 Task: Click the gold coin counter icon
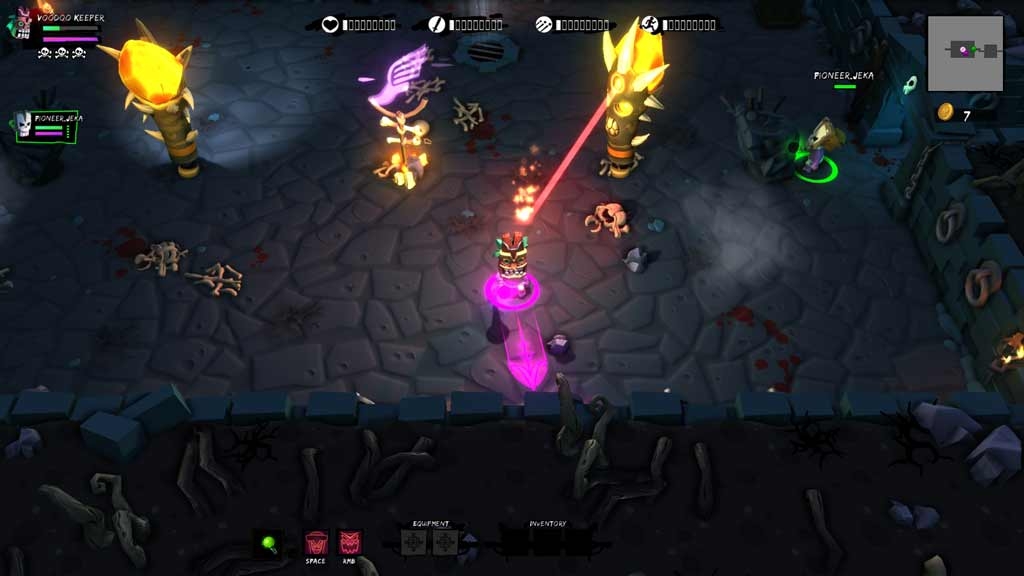[944, 113]
